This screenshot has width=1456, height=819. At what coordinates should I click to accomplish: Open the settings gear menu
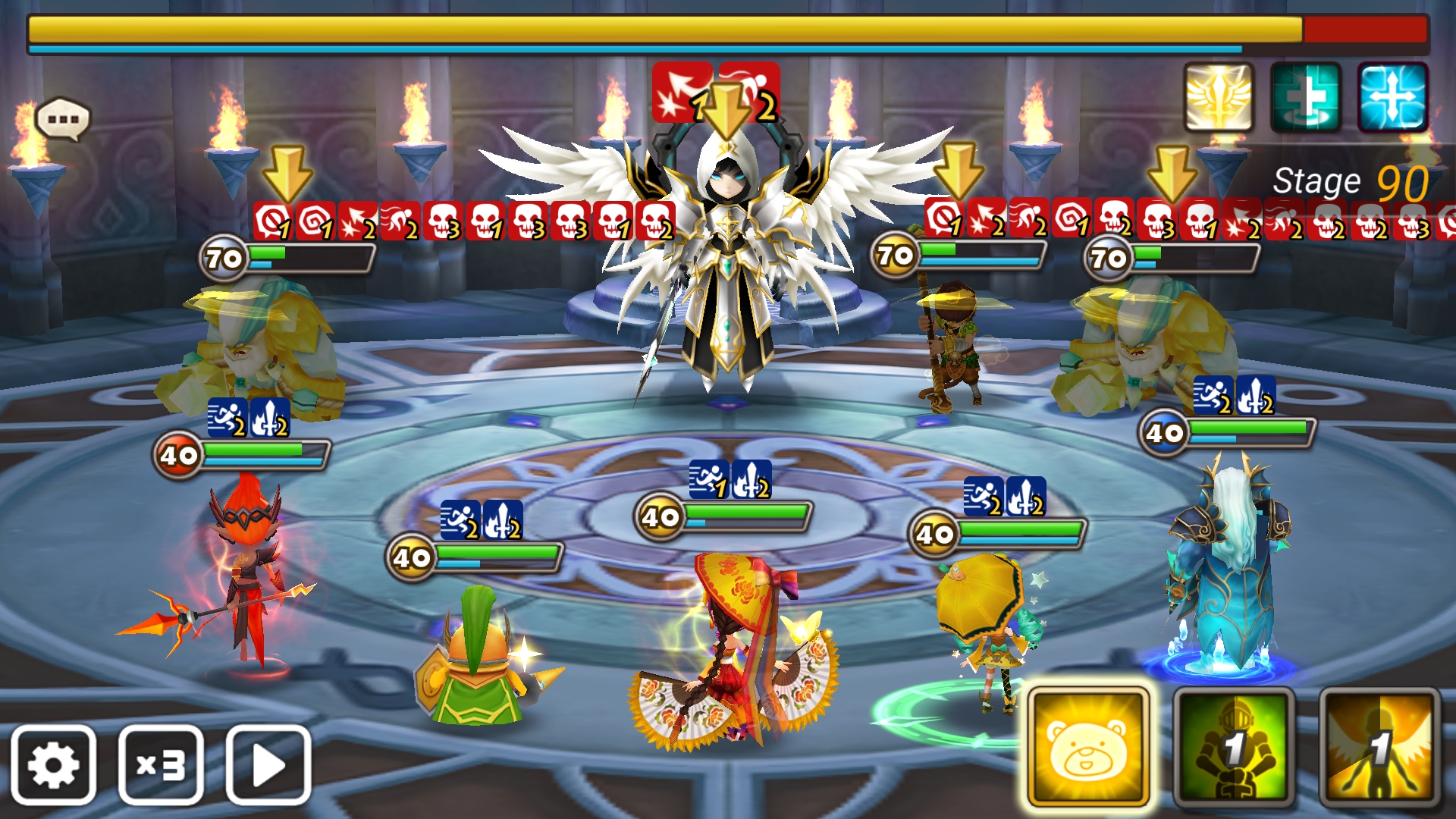(x=53, y=764)
